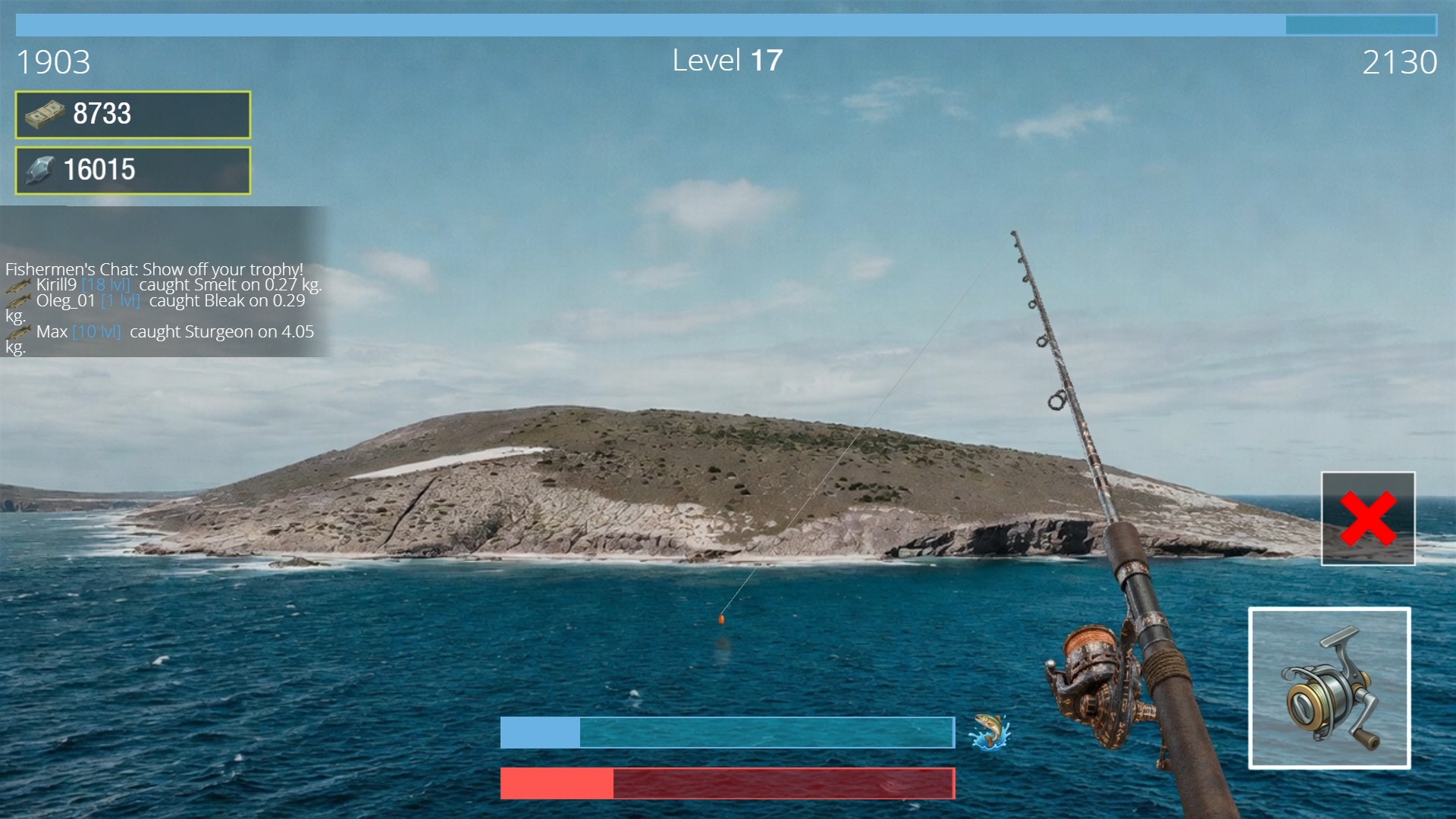Open Kirill9's level 18 link
Screen dimensions: 1456x819
tap(103, 285)
